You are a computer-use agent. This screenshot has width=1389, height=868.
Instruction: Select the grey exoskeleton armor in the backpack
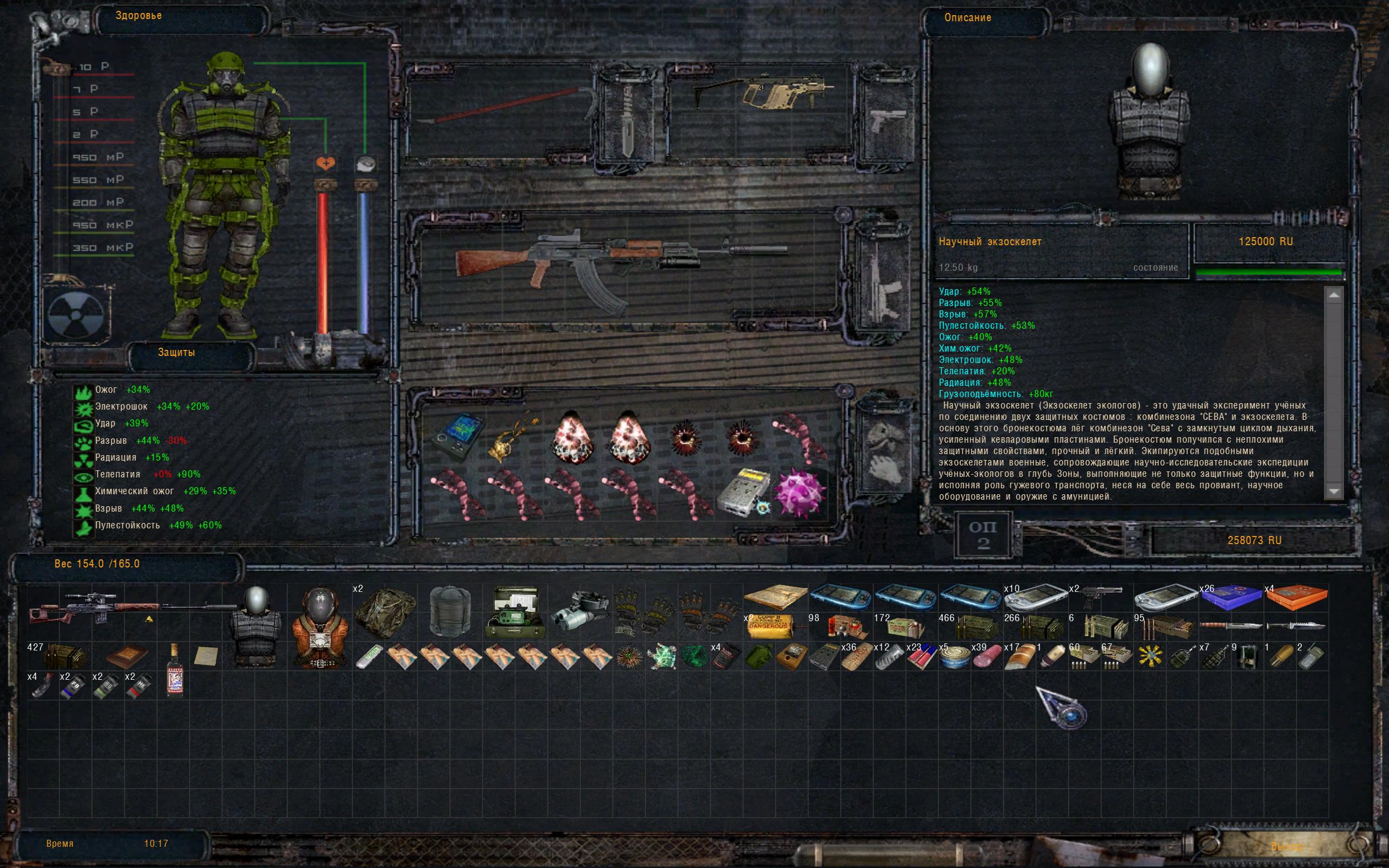point(256,628)
